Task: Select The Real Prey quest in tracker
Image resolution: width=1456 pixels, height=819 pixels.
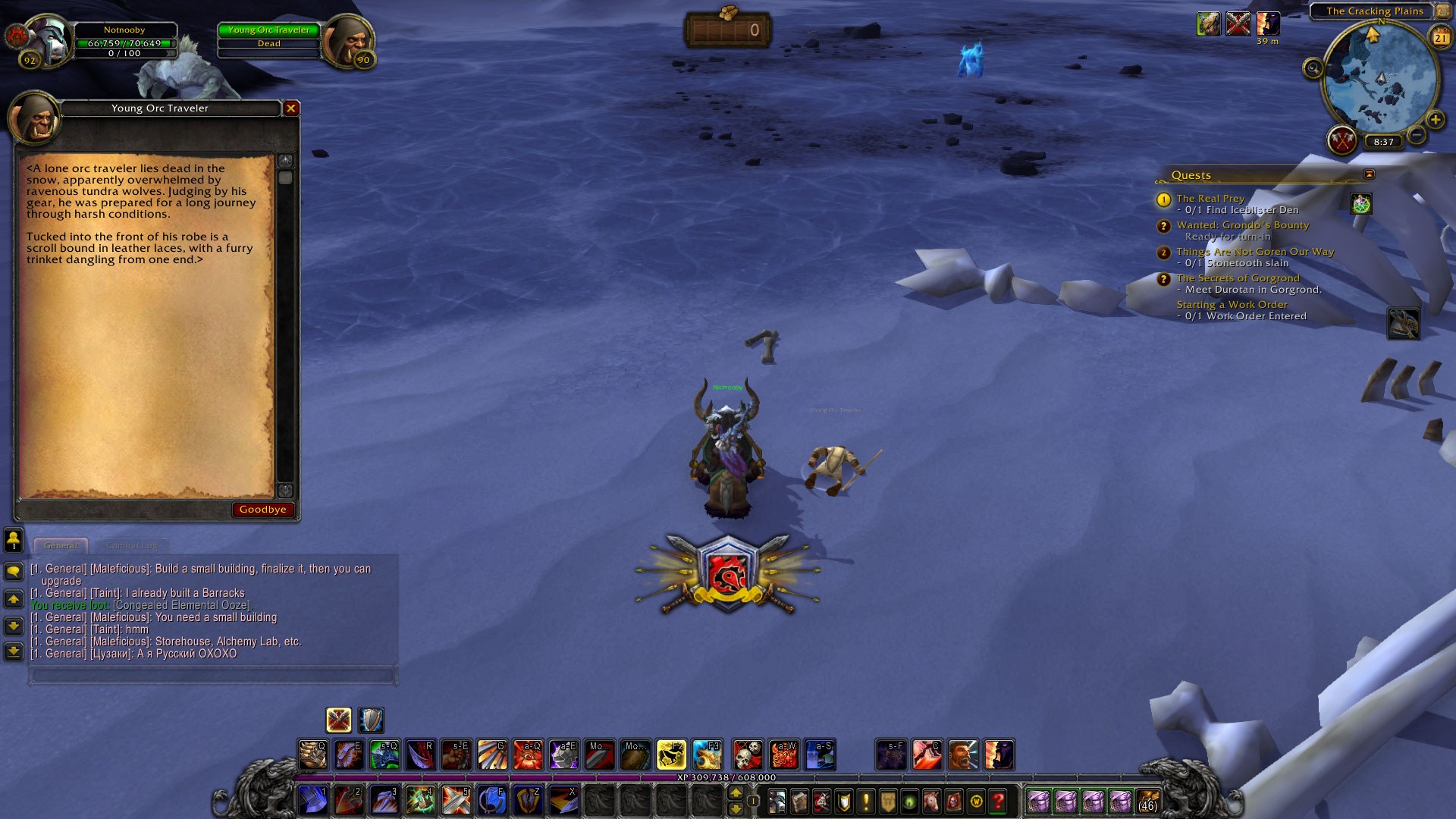Action: click(1210, 199)
